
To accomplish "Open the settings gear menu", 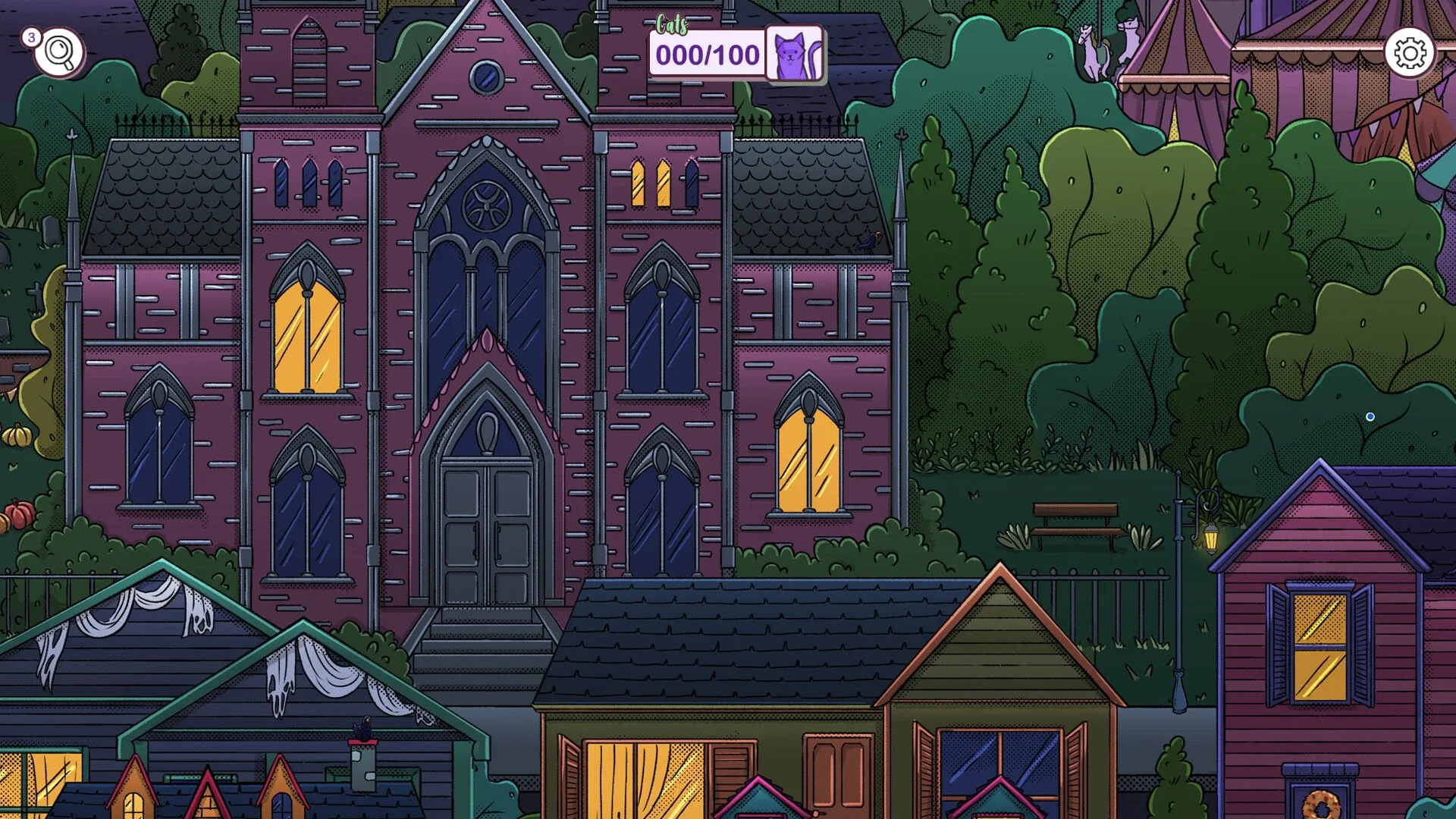I will (x=1409, y=52).
